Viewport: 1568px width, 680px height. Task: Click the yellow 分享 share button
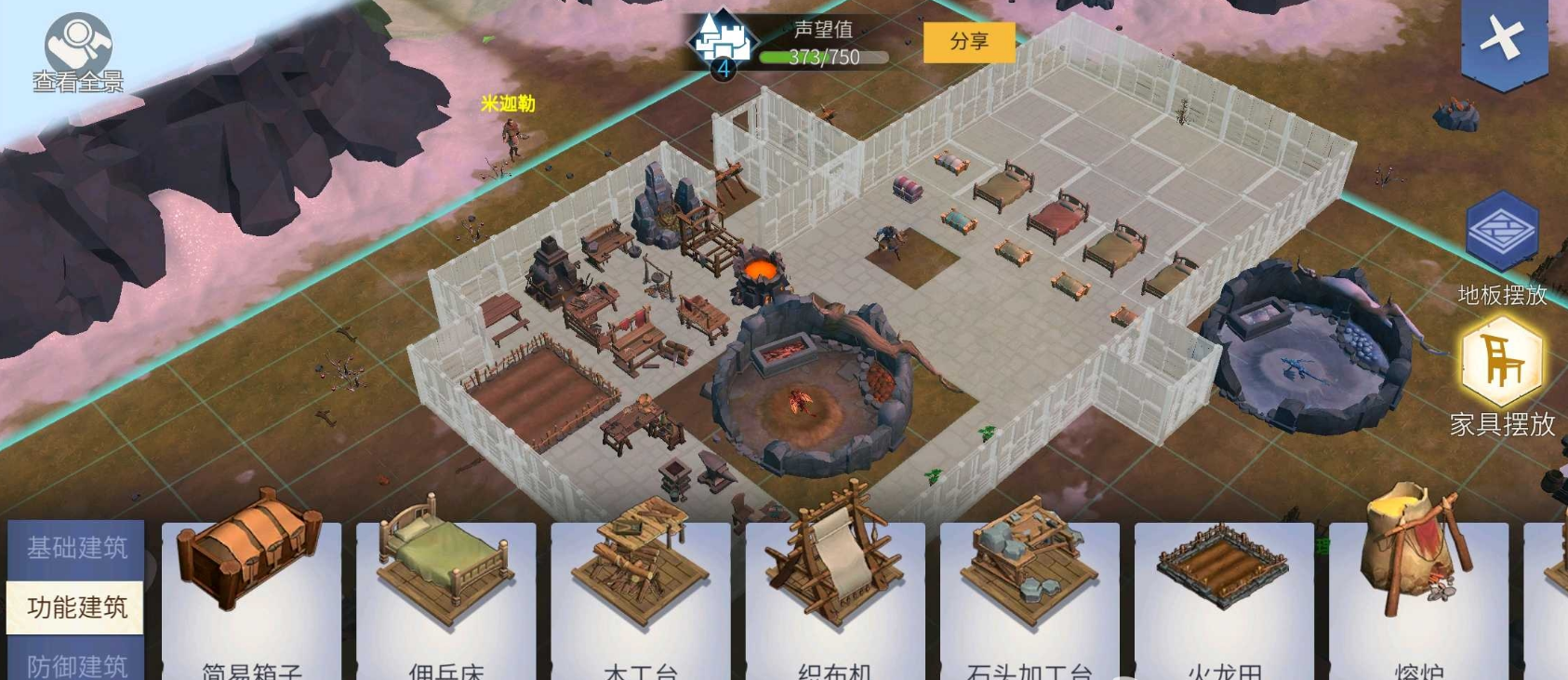click(x=968, y=42)
